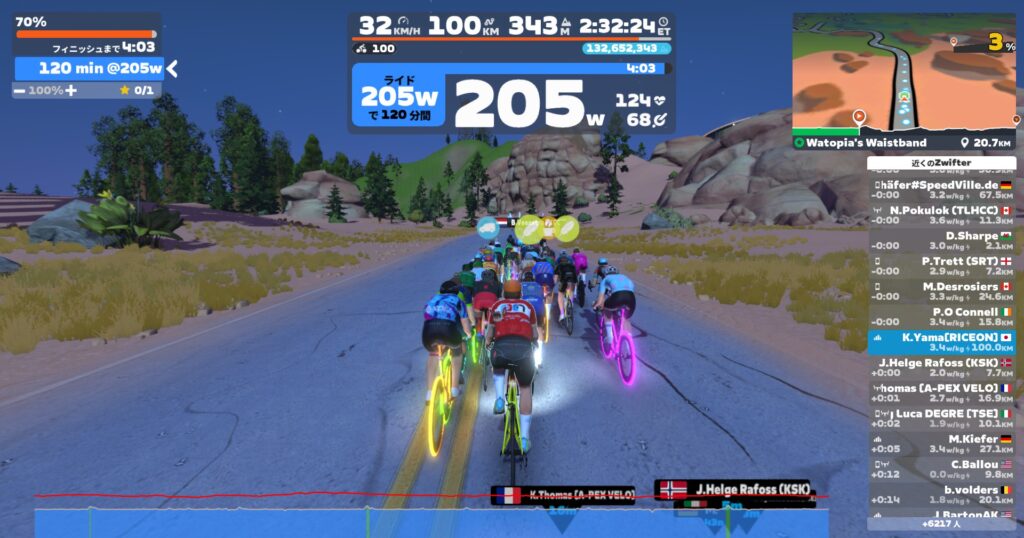
Task: Select the 120 min @205w workout block
Action: 90,68
